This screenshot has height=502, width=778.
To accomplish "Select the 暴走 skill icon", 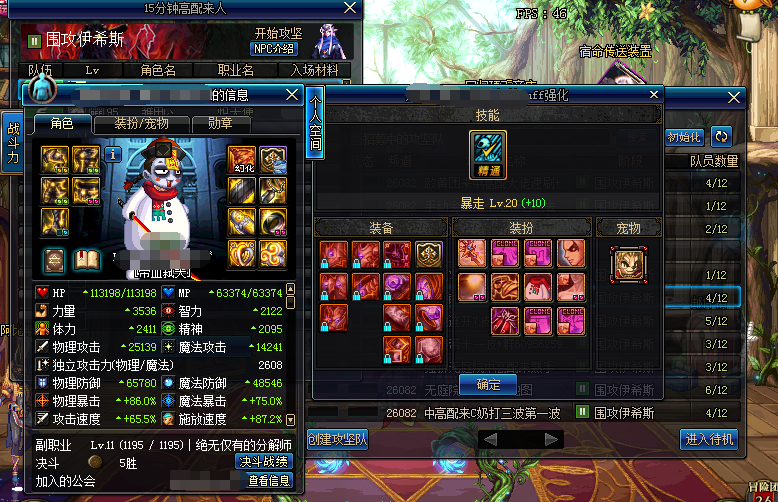I will pos(488,155).
